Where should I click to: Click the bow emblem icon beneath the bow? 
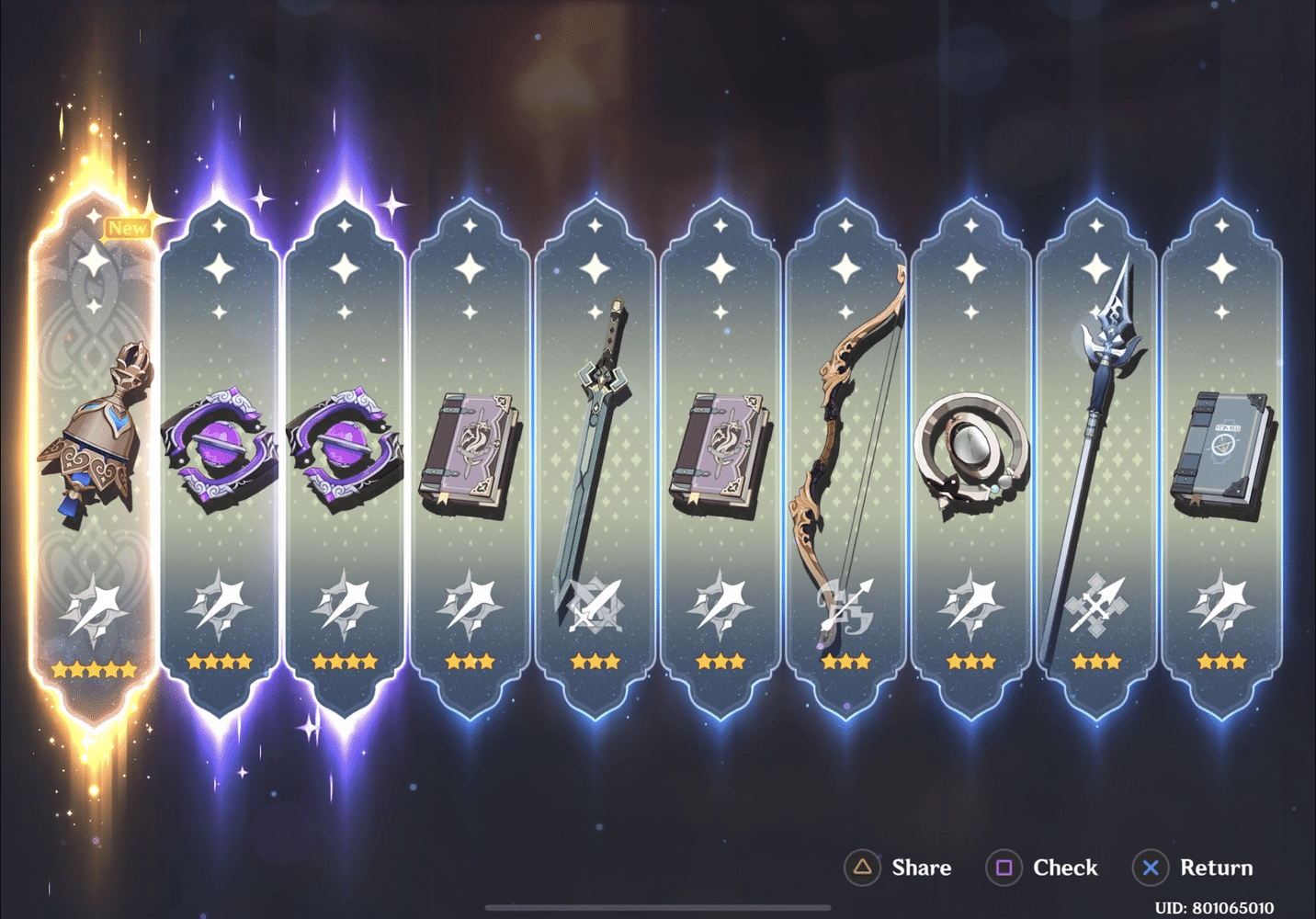[845, 607]
